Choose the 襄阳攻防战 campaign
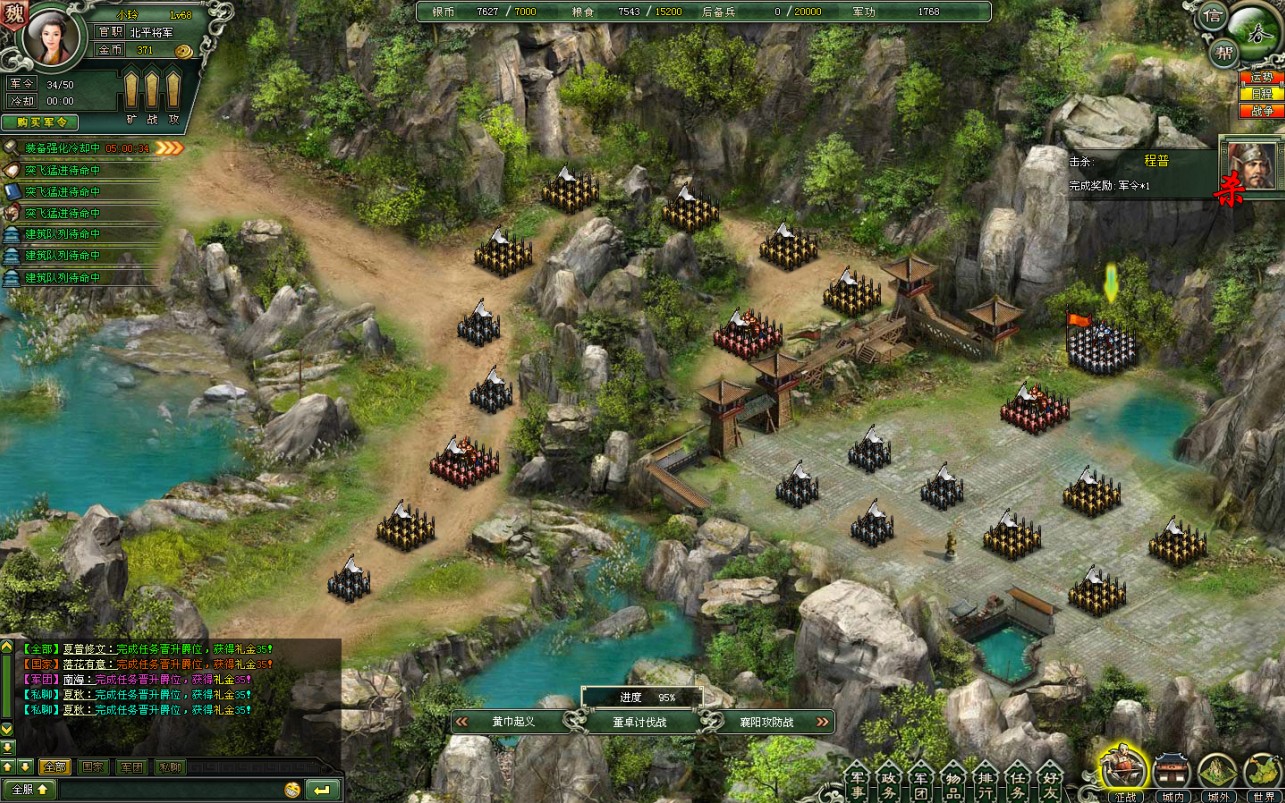1285x803 pixels. [x=766, y=721]
